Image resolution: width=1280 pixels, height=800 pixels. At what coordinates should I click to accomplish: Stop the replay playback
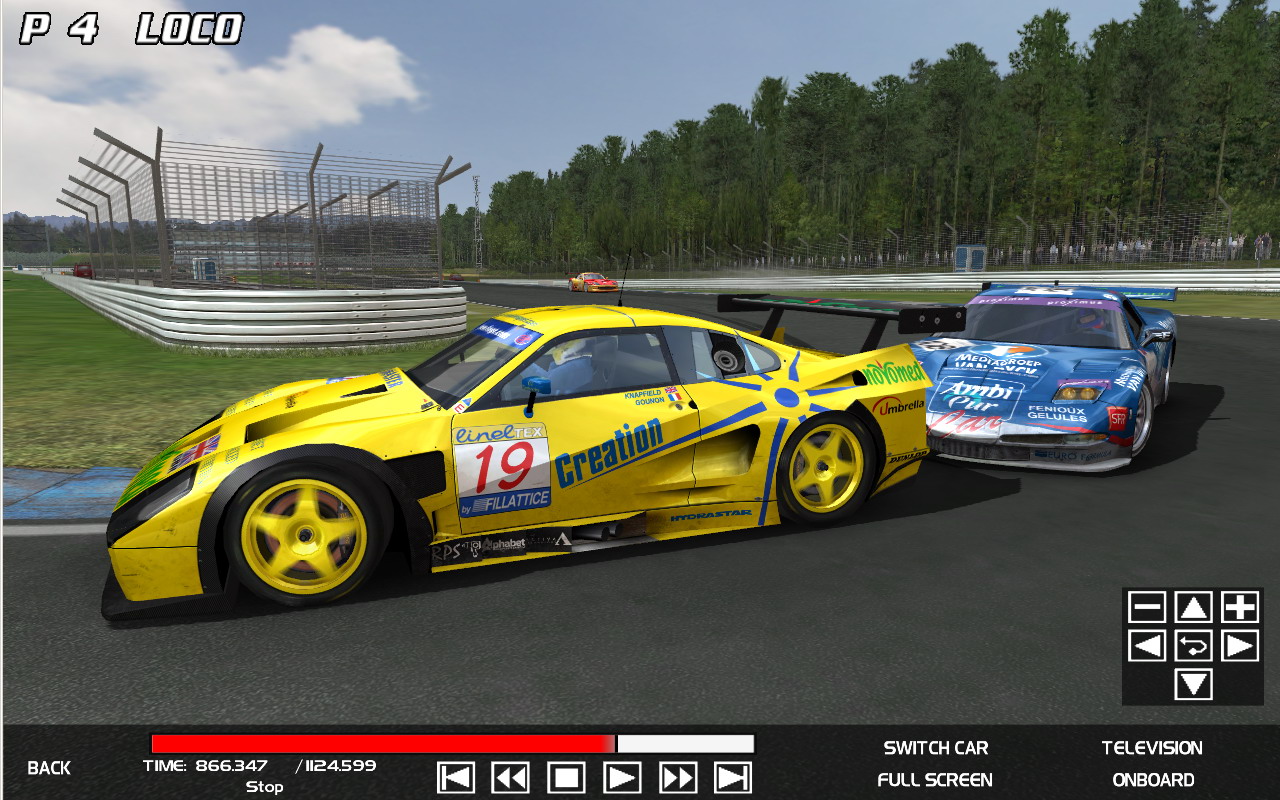pos(566,777)
